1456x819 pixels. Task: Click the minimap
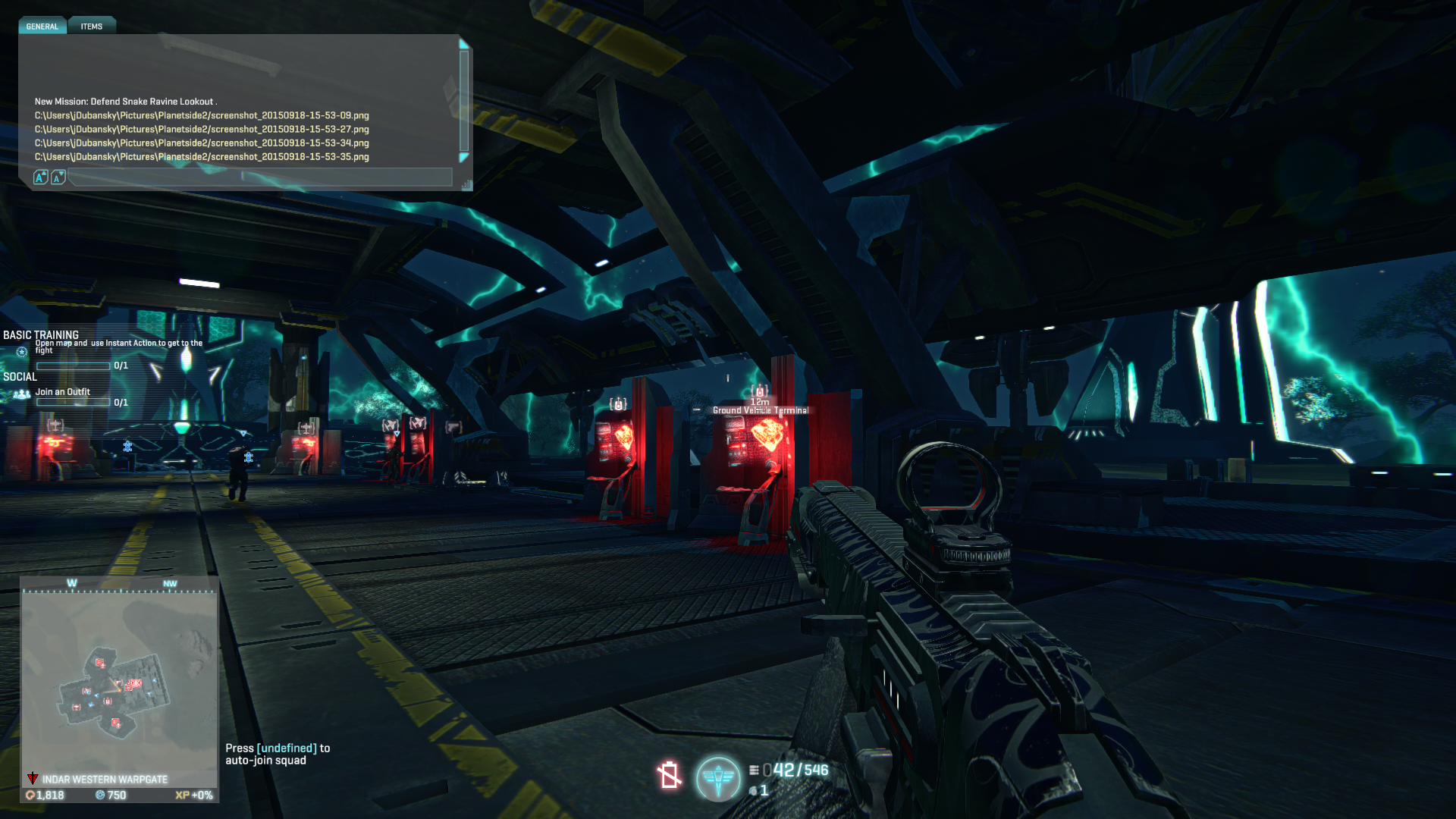coord(119,680)
